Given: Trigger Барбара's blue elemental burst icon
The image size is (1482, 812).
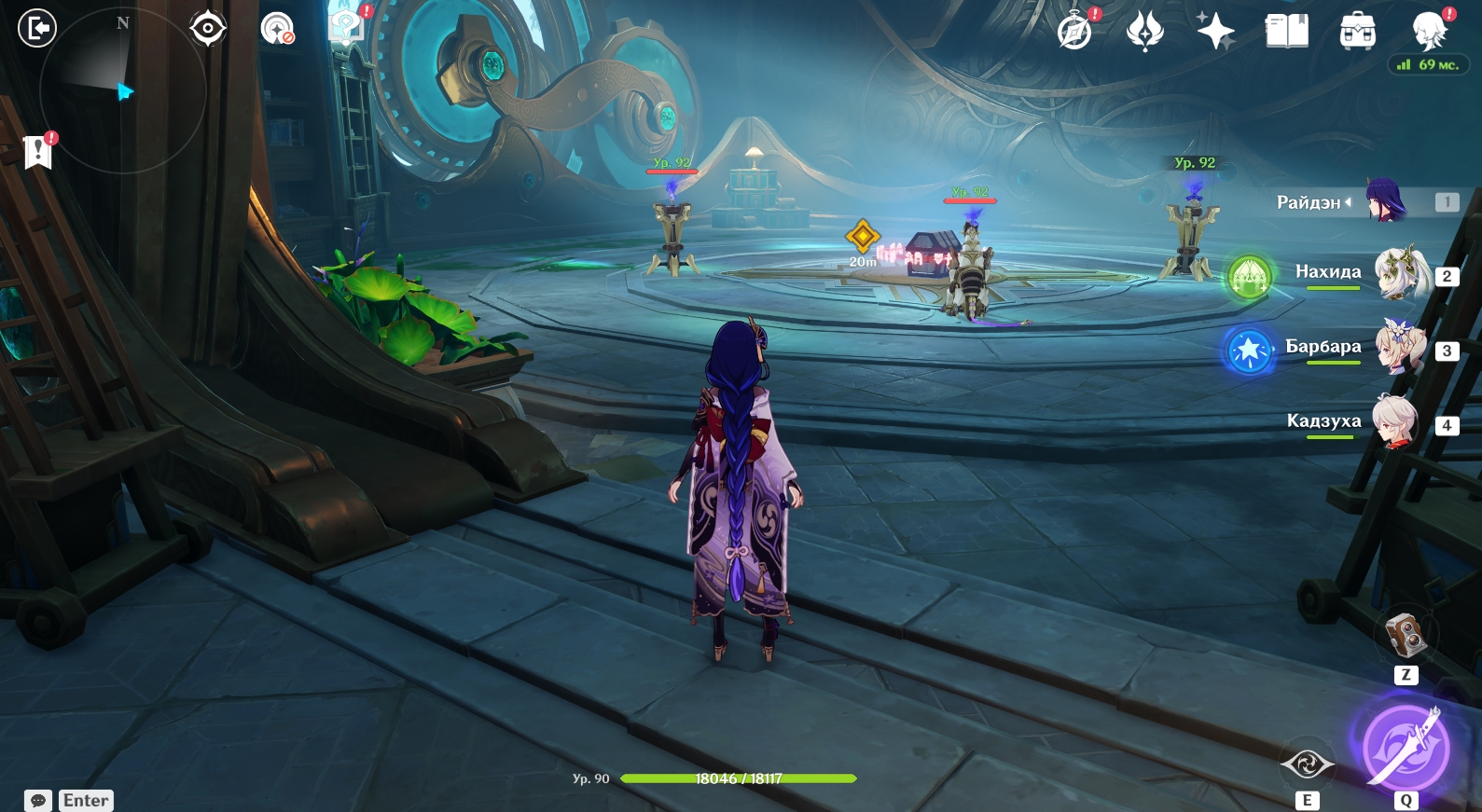Looking at the screenshot, I should click(x=1249, y=350).
